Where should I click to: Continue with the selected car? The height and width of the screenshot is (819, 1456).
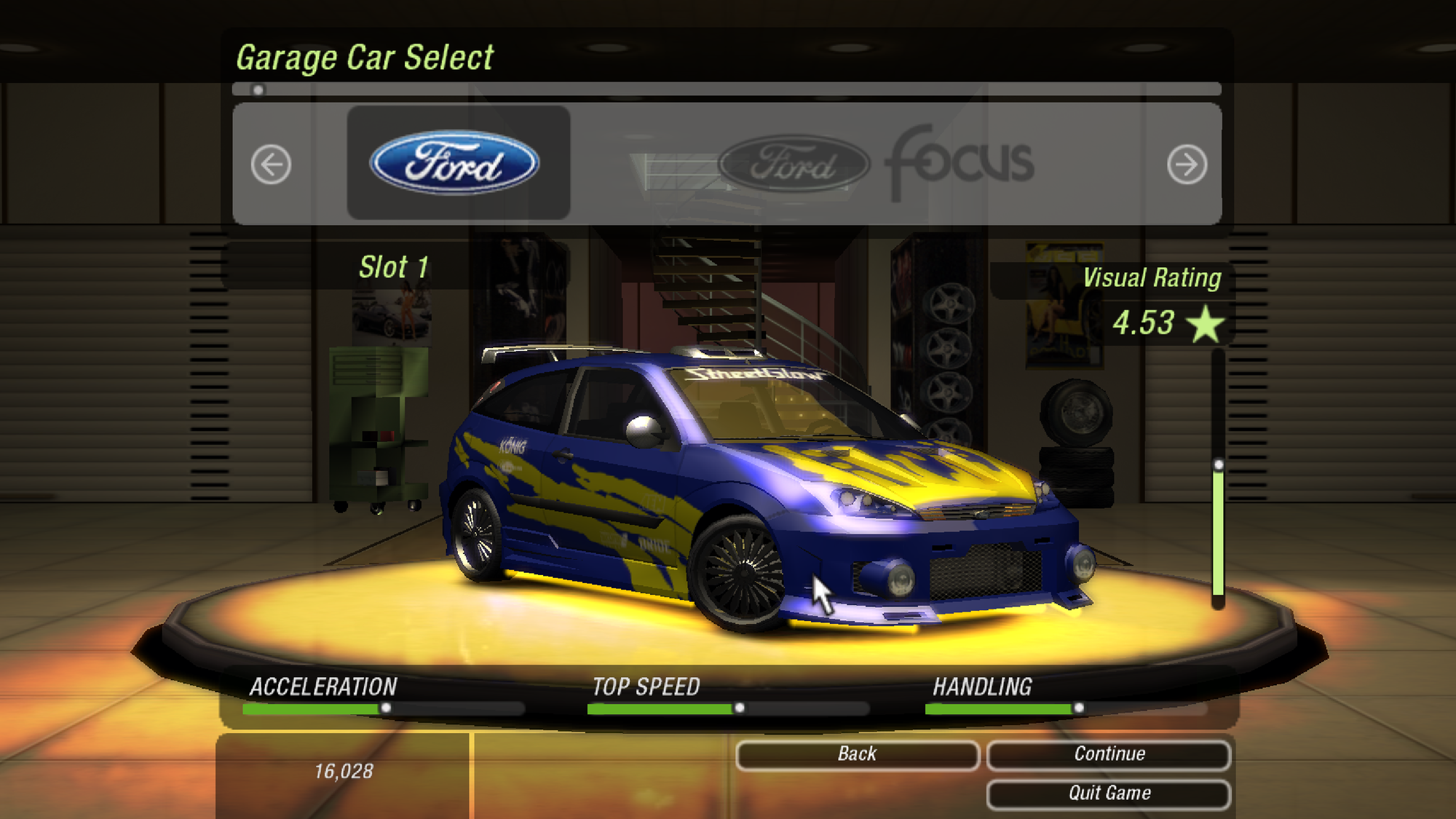[x=1109, y=754]
